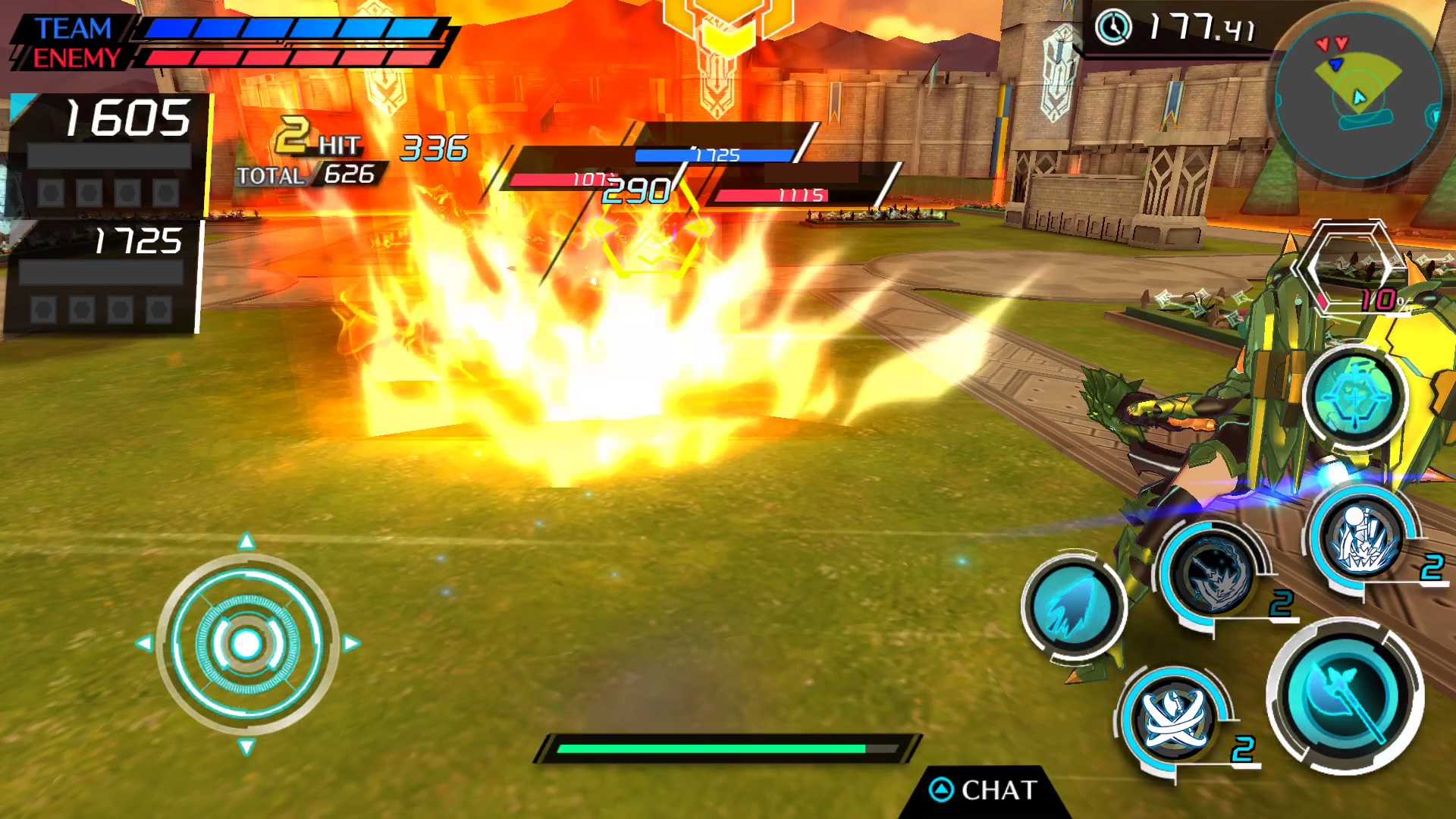
Task: Select the teammate panel showing 1725
Action: click(102, 277)
